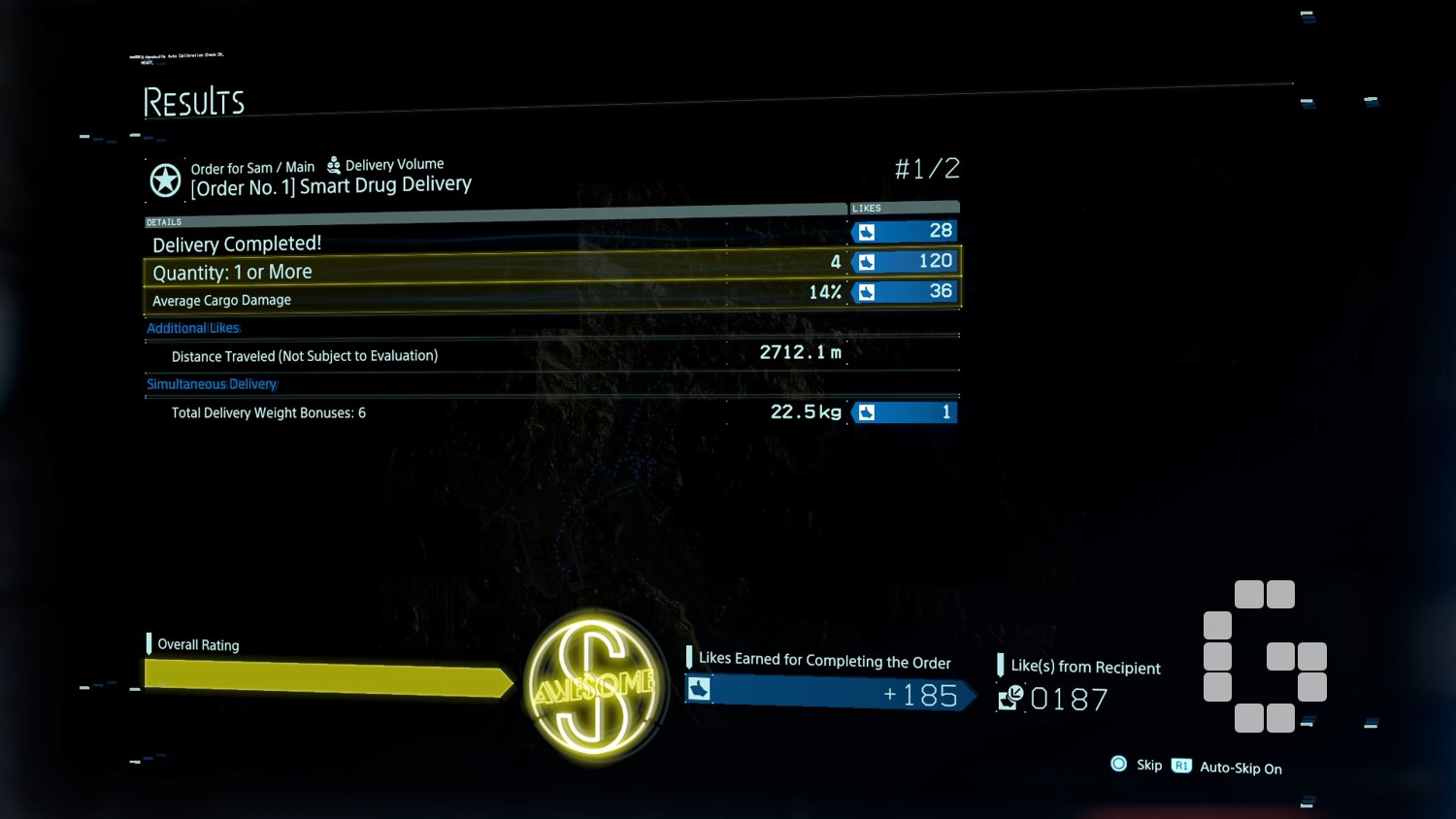Expand the Simultaneous Delivery section
1456x819 pixels.
point(212,383)
